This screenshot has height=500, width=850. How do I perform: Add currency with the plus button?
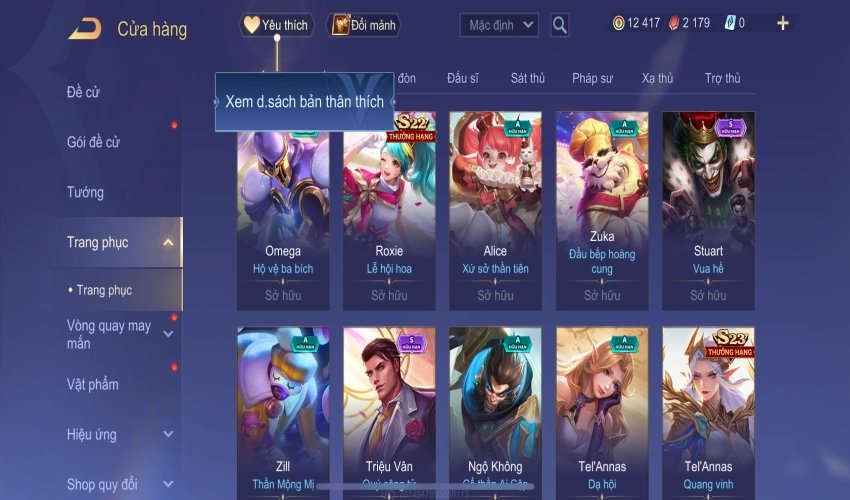coord(782,24)
